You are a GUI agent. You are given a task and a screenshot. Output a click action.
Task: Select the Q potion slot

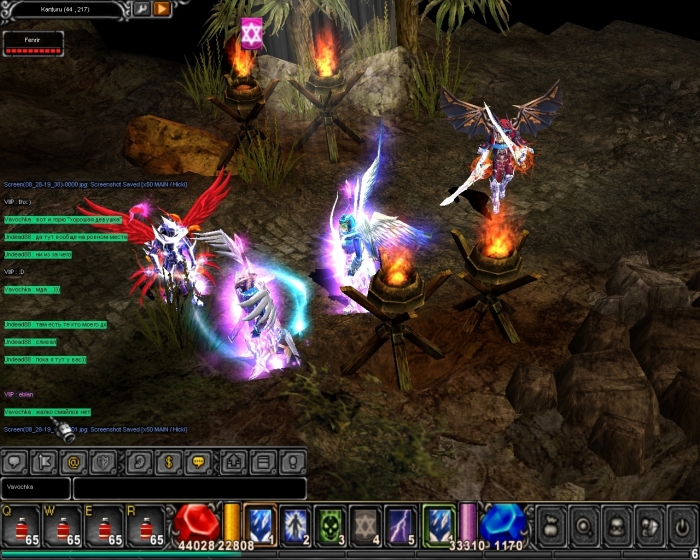click(x=21, y=525)
